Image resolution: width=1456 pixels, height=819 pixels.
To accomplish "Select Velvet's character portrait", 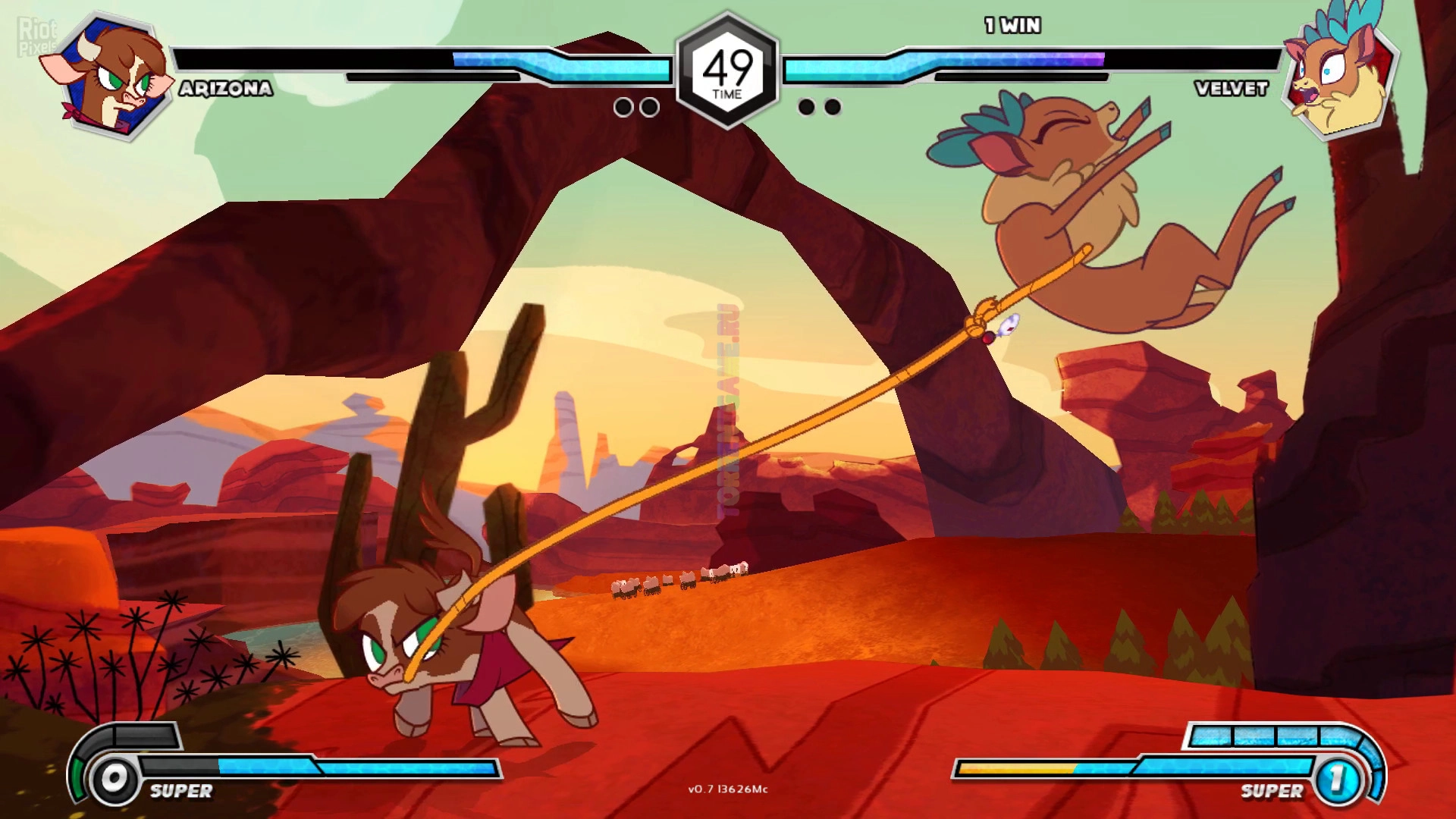I will (1339, 76).
